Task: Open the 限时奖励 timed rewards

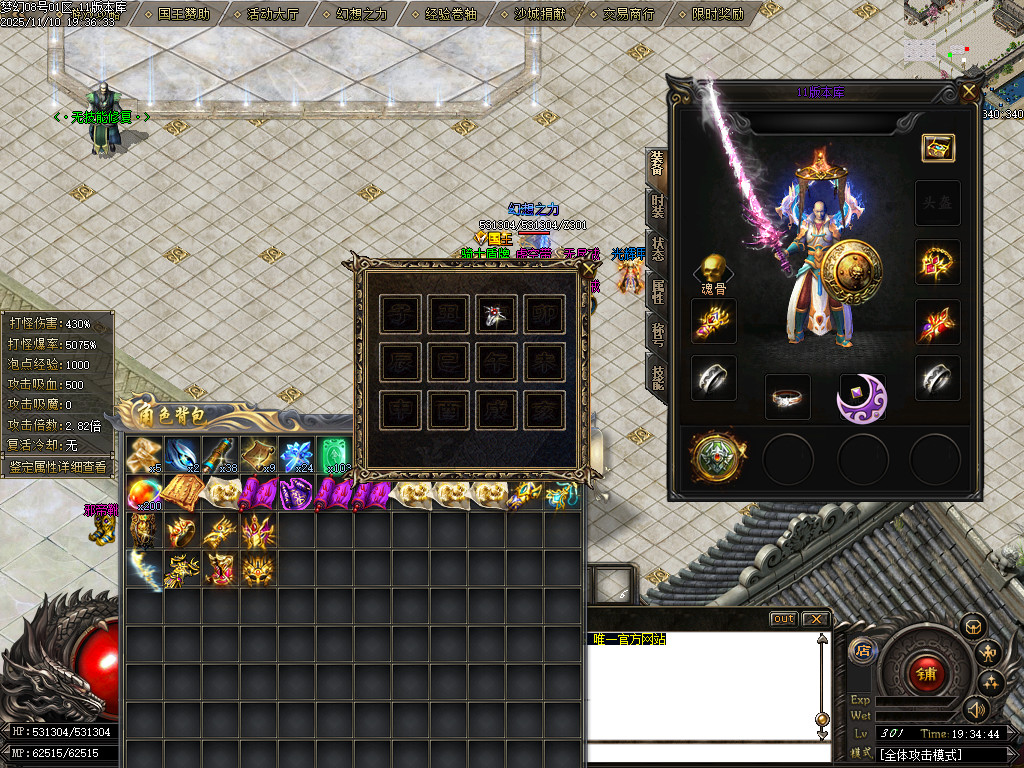Action: [718, 14]
